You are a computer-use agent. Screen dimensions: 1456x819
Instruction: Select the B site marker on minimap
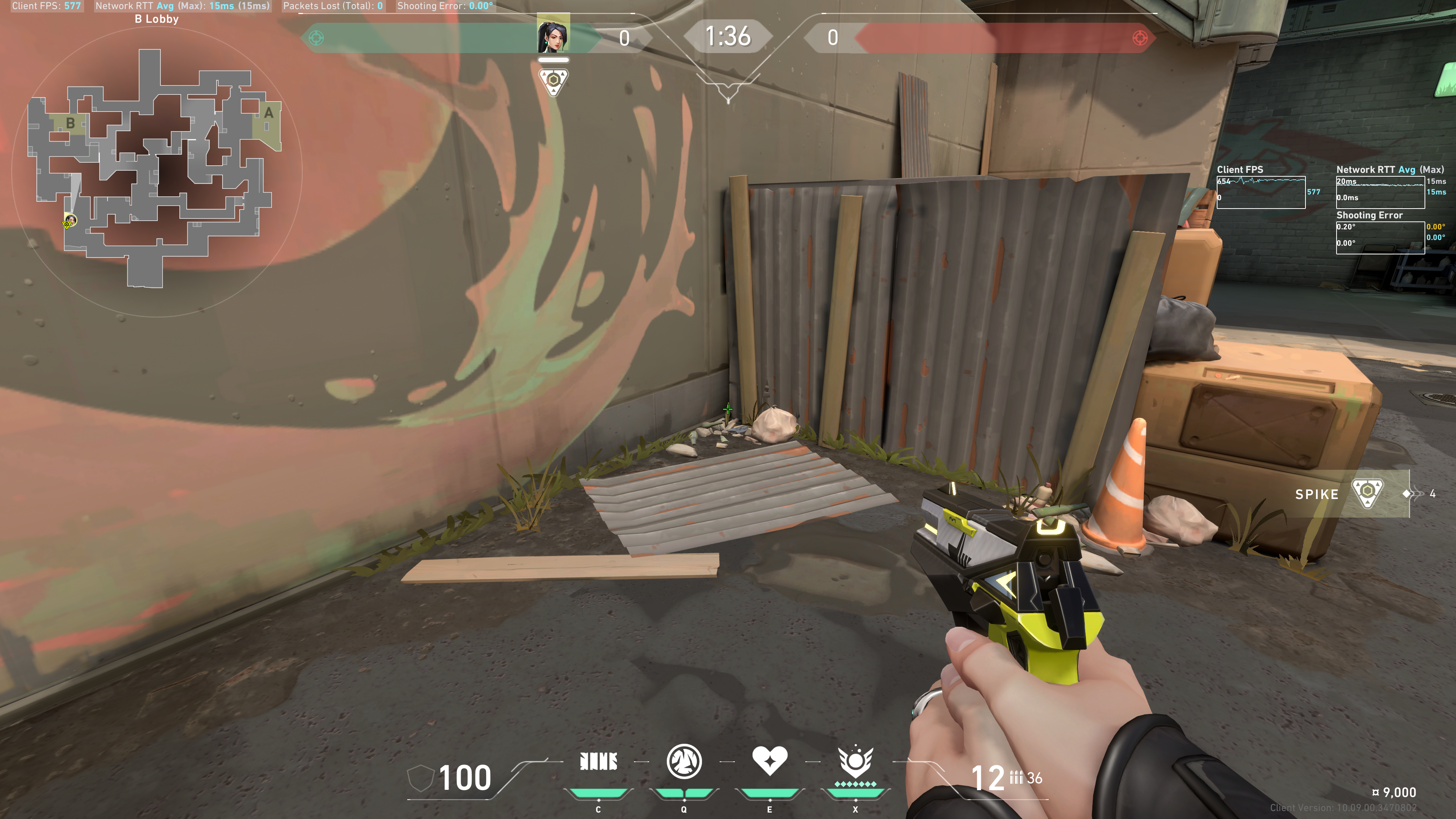pyautogui.click(x=70, y=122)
